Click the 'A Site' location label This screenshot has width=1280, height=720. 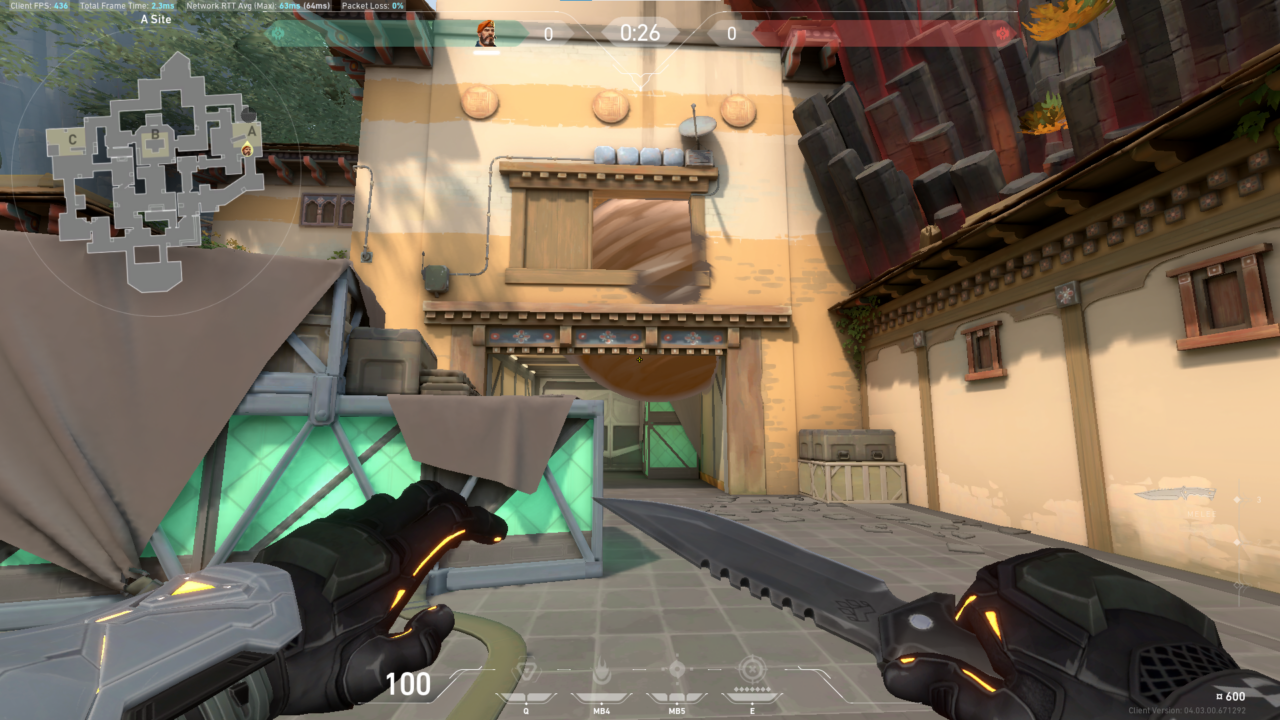(x=158, y=18)
